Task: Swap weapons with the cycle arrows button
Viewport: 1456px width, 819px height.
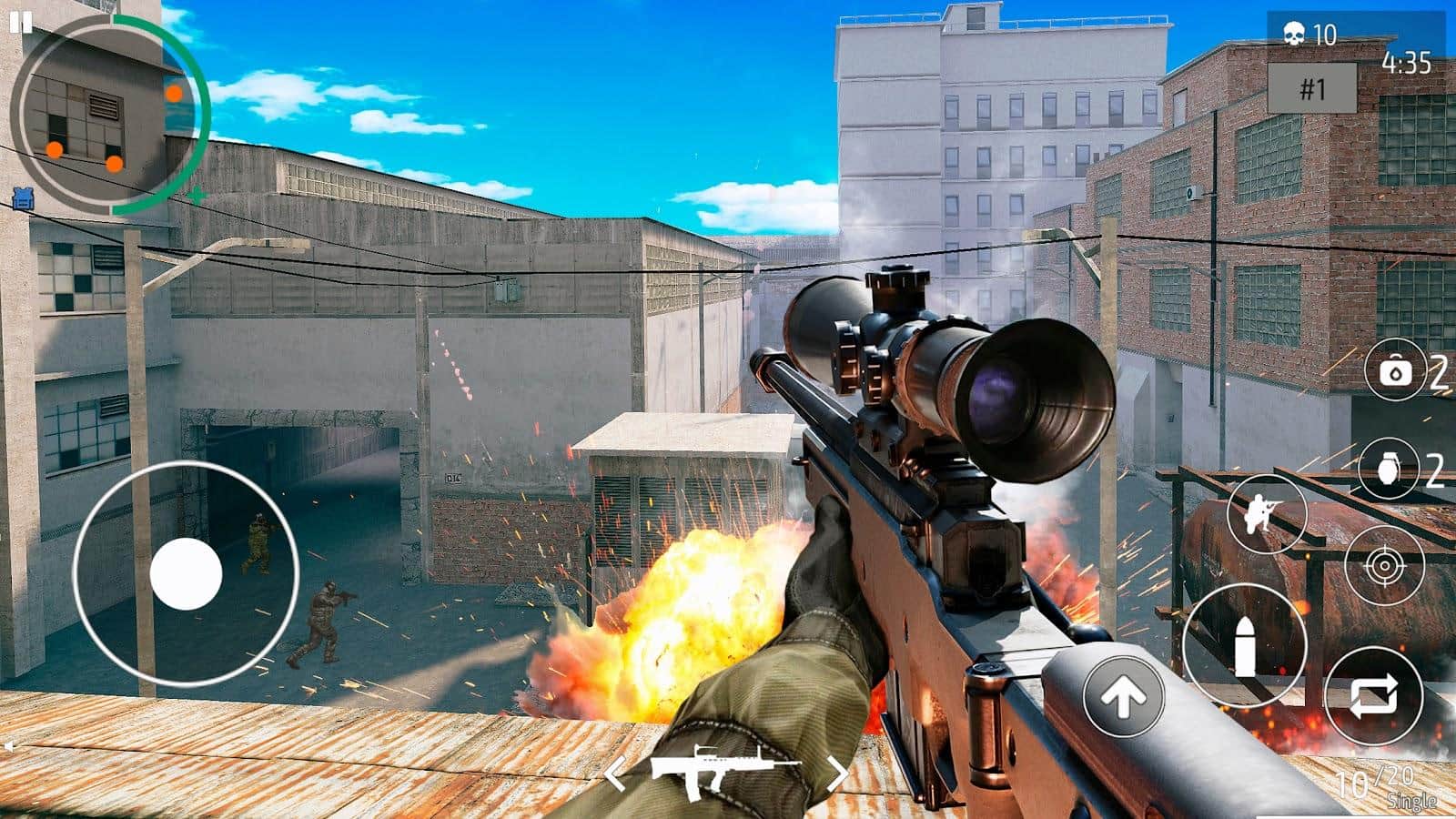Action: pos(1373,696)
